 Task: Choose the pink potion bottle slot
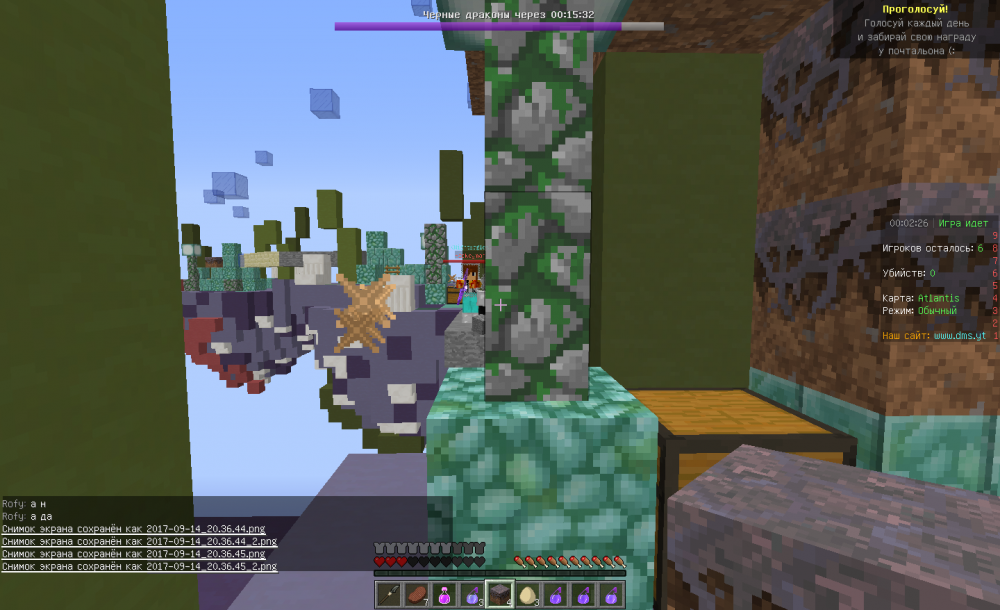(444, 594)
